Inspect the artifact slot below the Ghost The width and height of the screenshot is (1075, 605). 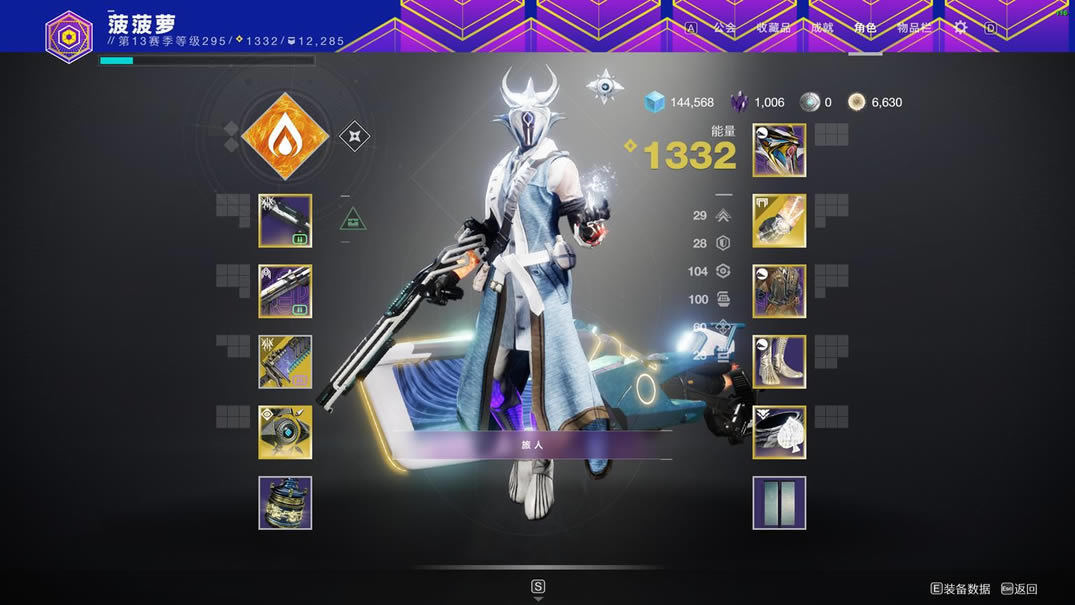coord(285,502)
